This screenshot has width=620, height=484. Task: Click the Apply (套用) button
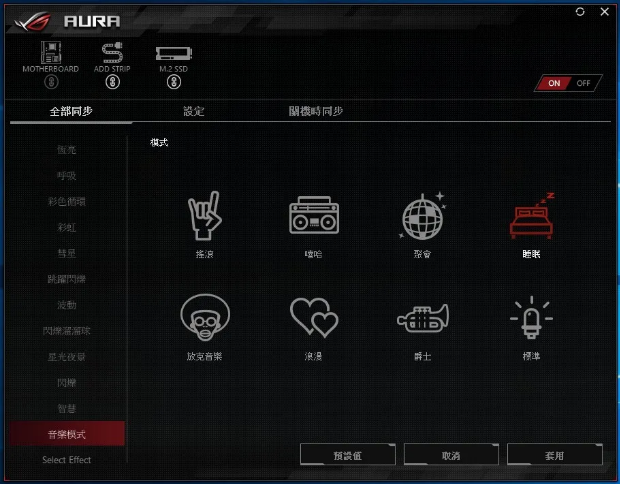pos(555,455)
